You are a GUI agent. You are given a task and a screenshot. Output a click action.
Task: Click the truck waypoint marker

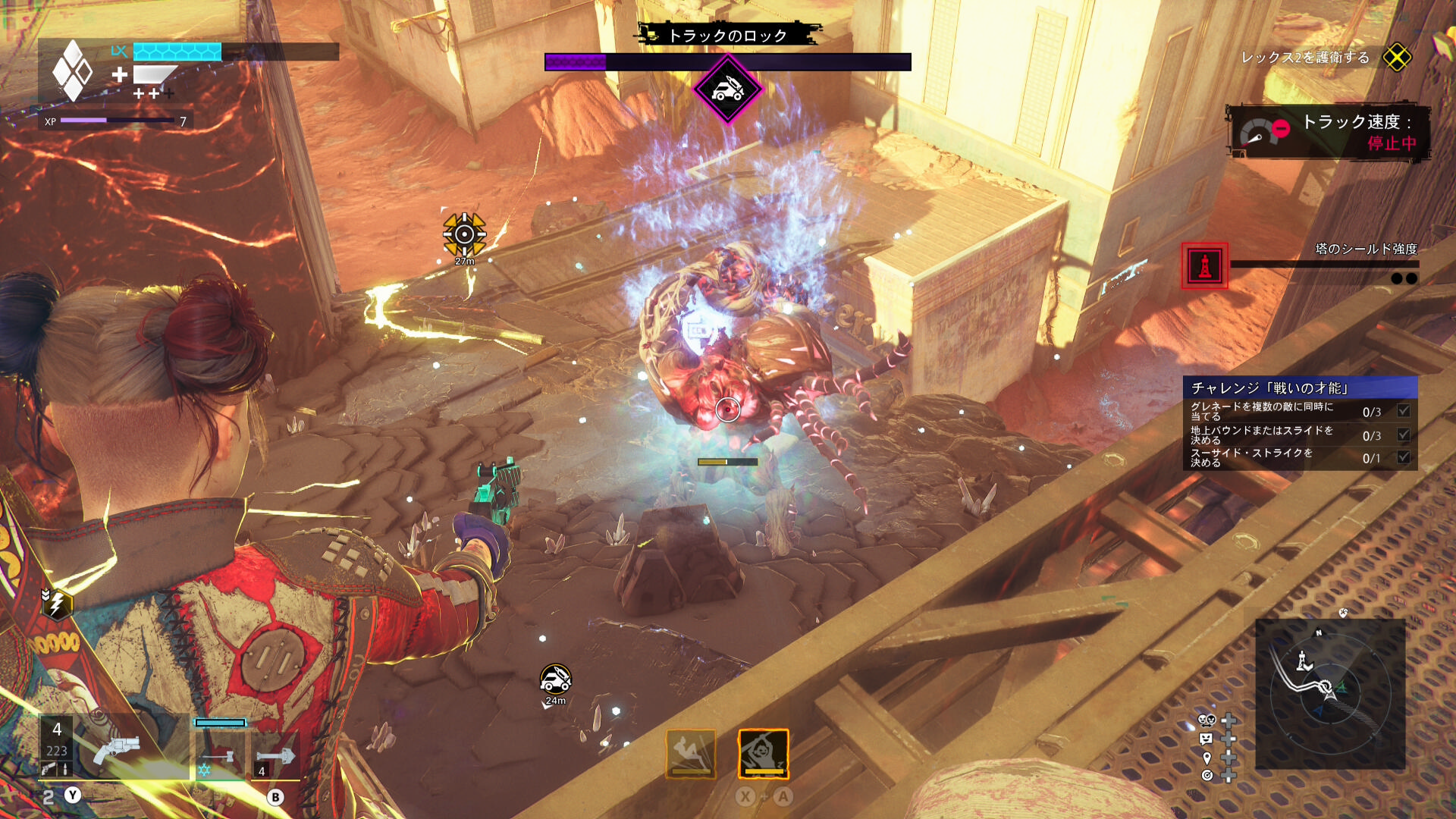pos(555,679)
